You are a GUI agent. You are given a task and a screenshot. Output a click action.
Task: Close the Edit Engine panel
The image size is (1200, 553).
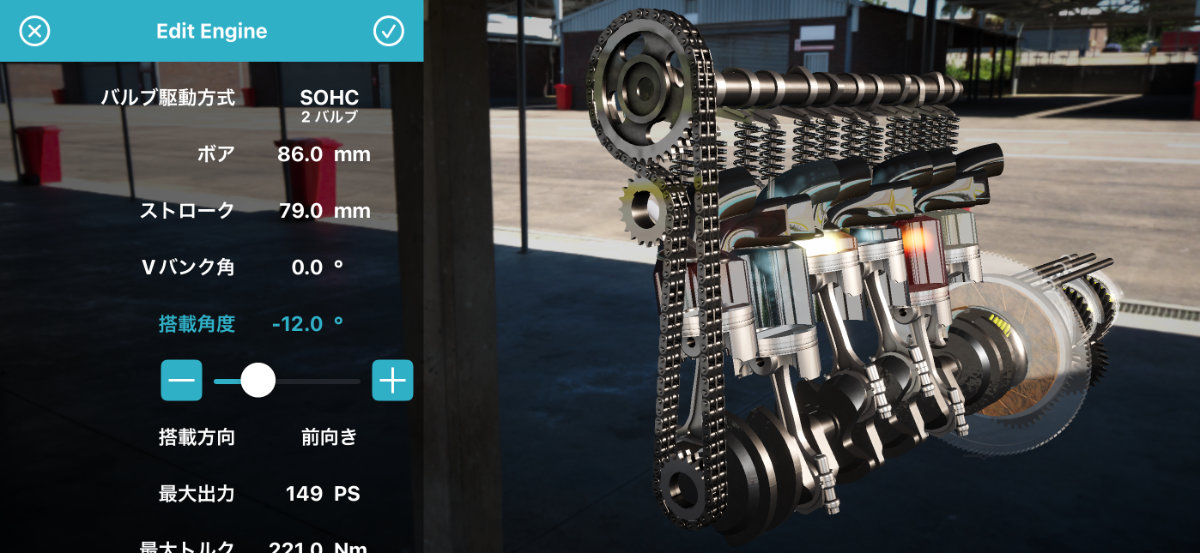point(34,31)
